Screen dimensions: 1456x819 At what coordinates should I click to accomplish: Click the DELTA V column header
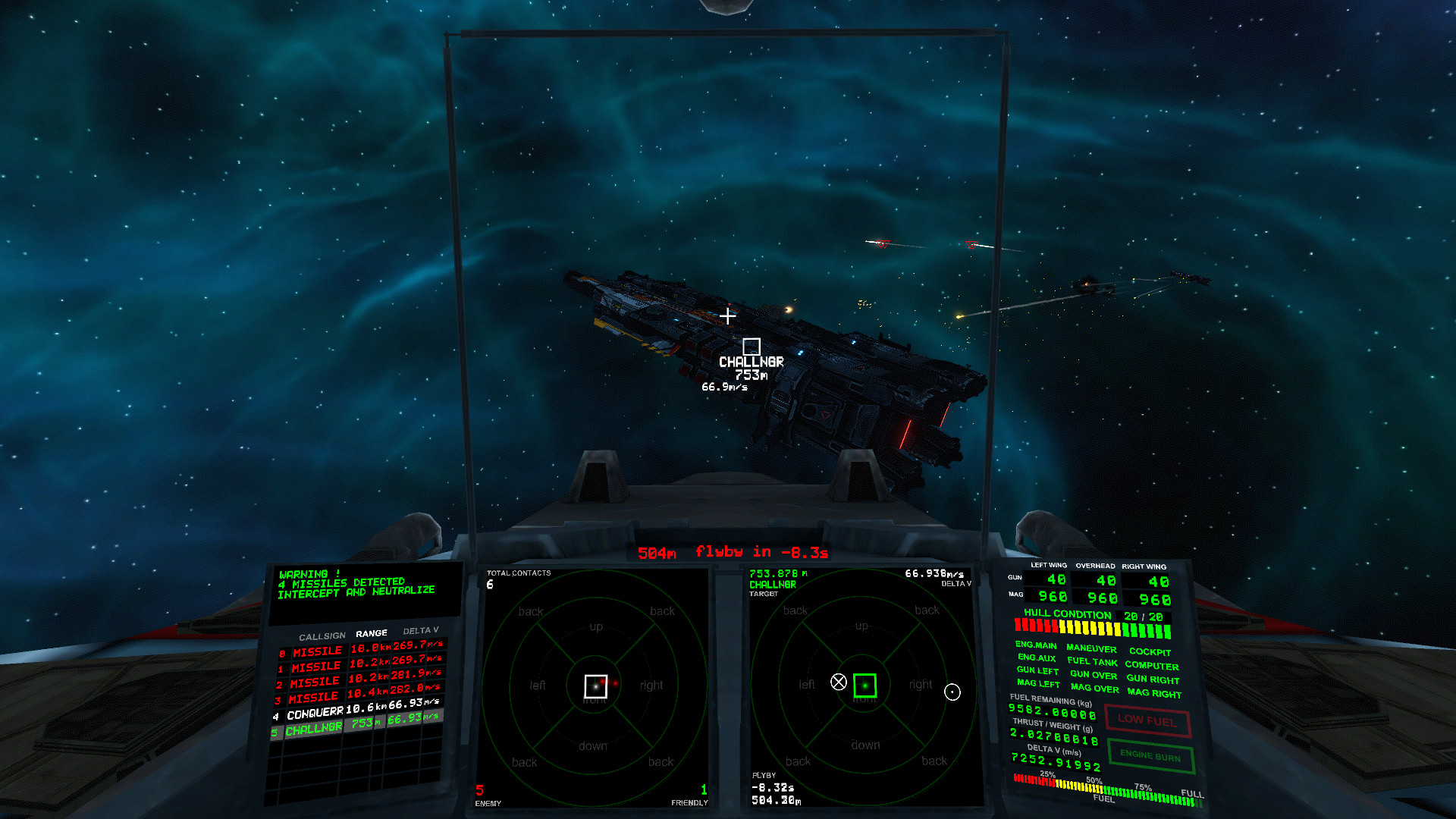pyautogui.click(x=420, y=631)
